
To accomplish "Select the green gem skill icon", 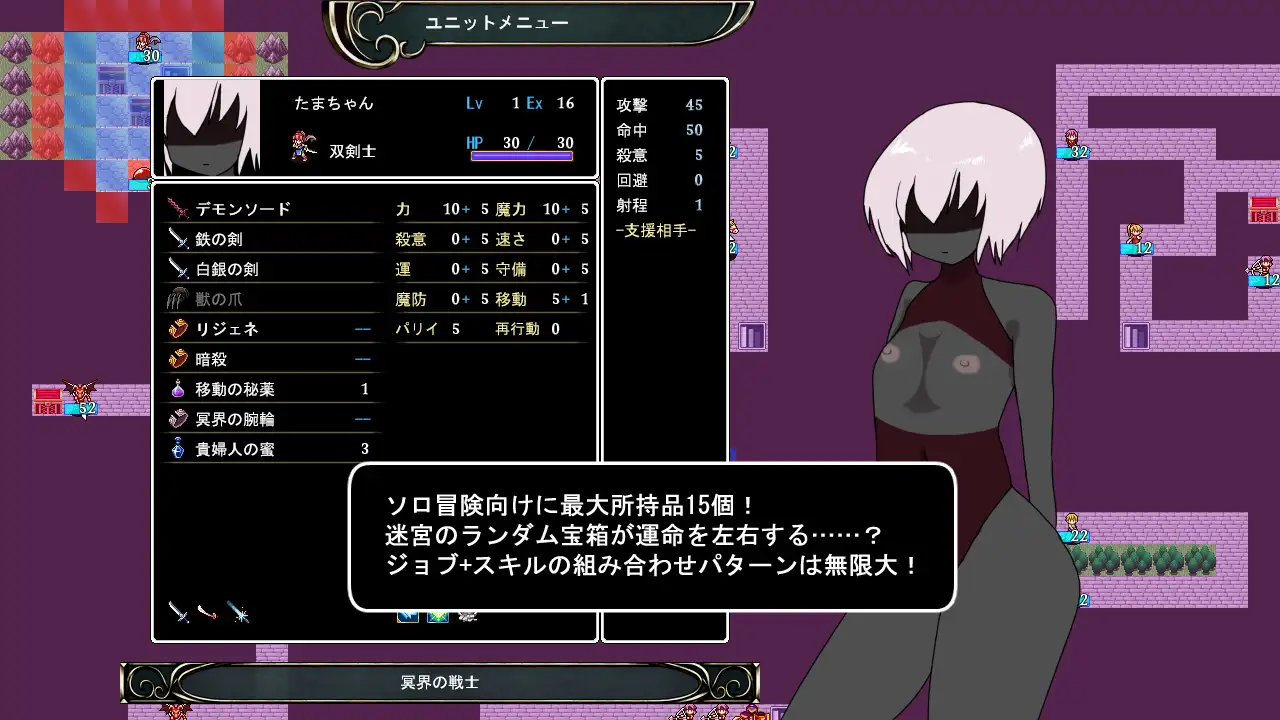I will pyautogui.click(x=437, y=615).
